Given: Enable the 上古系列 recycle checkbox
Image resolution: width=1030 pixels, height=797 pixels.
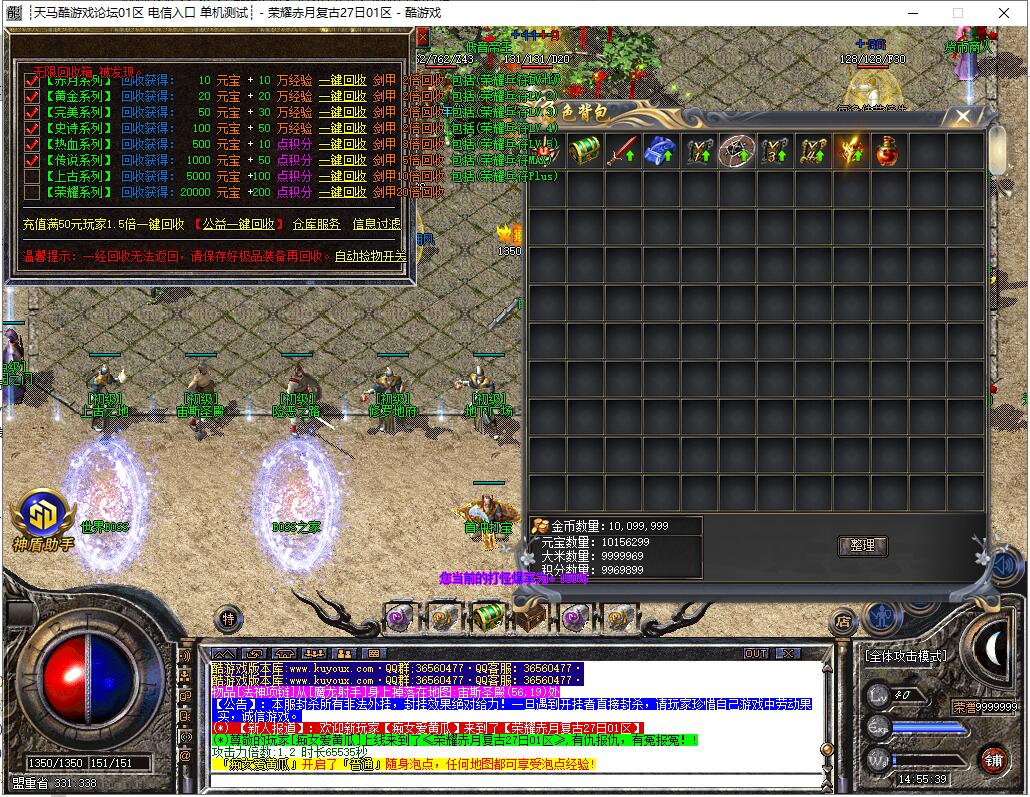Looking at the screenshot, I should 32,176.
